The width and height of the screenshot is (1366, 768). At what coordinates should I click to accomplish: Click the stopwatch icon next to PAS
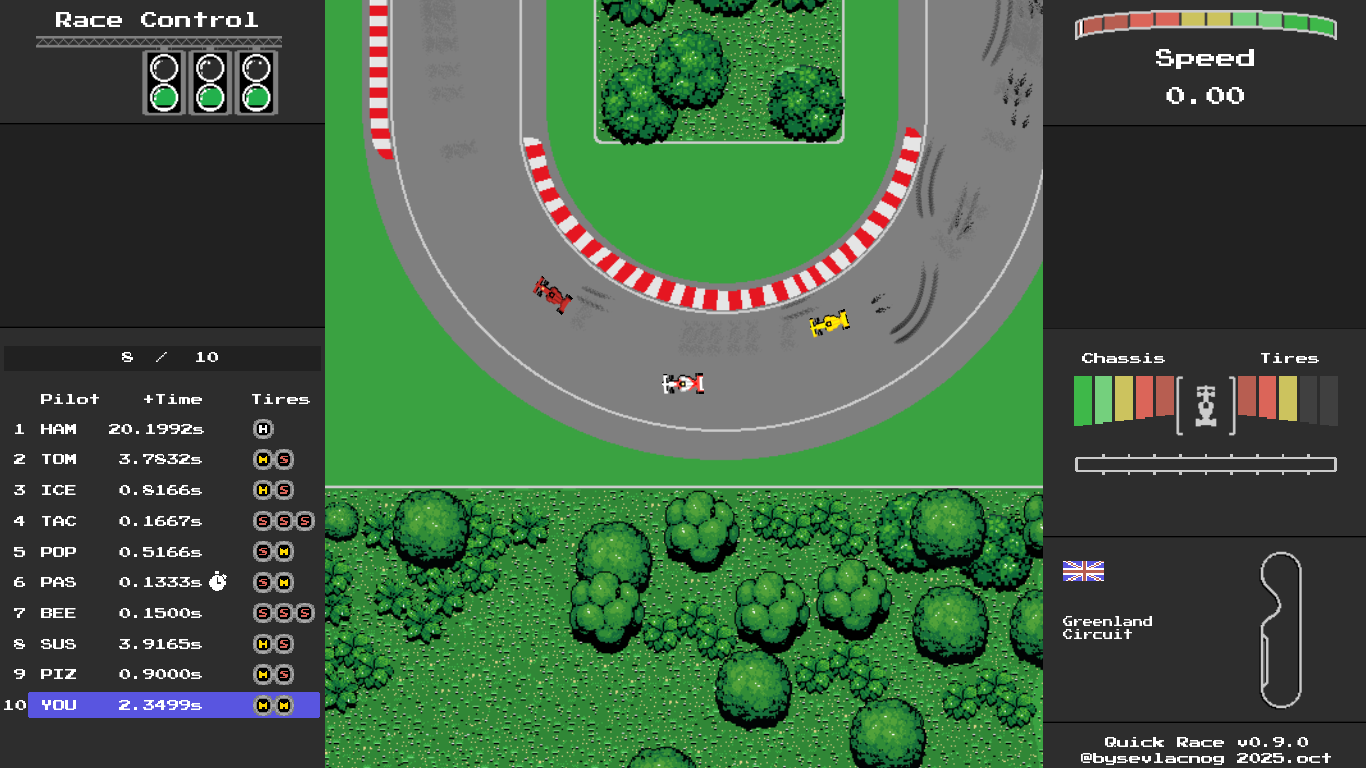coord(218,581)
